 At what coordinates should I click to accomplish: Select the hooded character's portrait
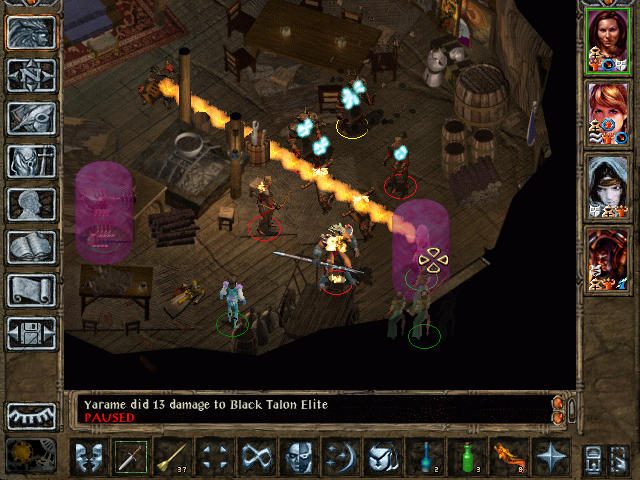click(608, 186)
